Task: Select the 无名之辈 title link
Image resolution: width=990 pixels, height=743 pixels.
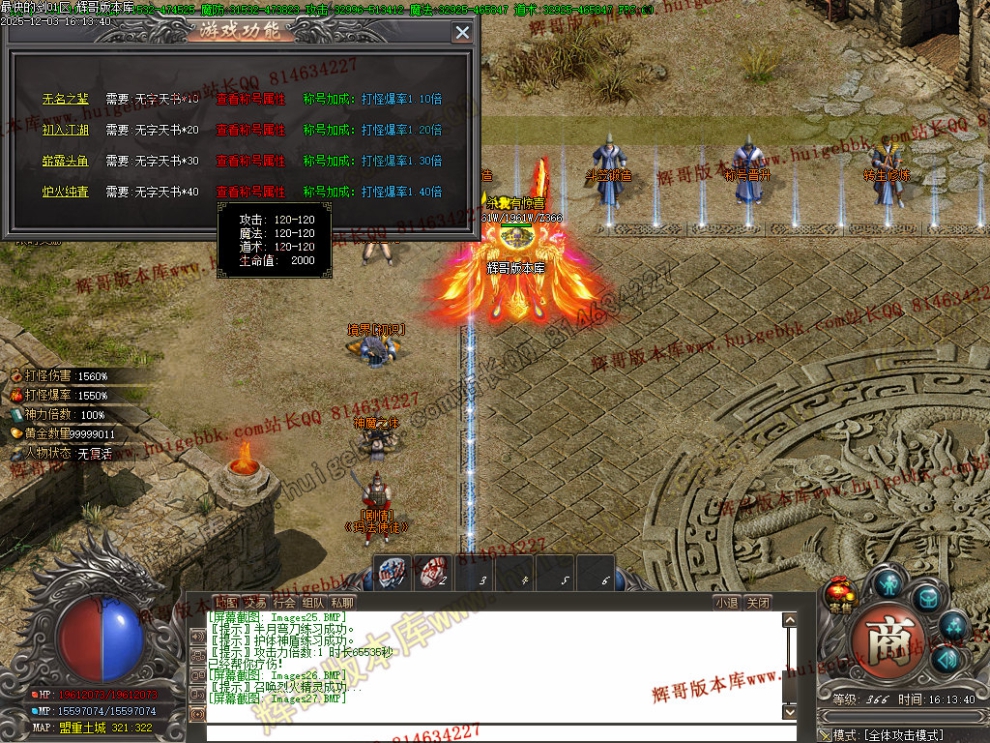Action: coord(65,99)
